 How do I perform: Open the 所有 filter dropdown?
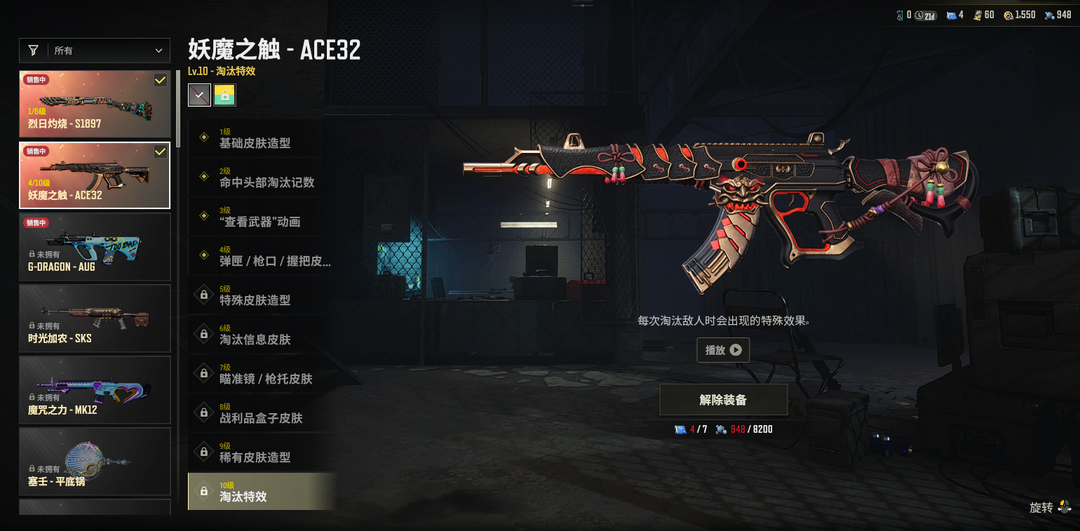point(95,50)
